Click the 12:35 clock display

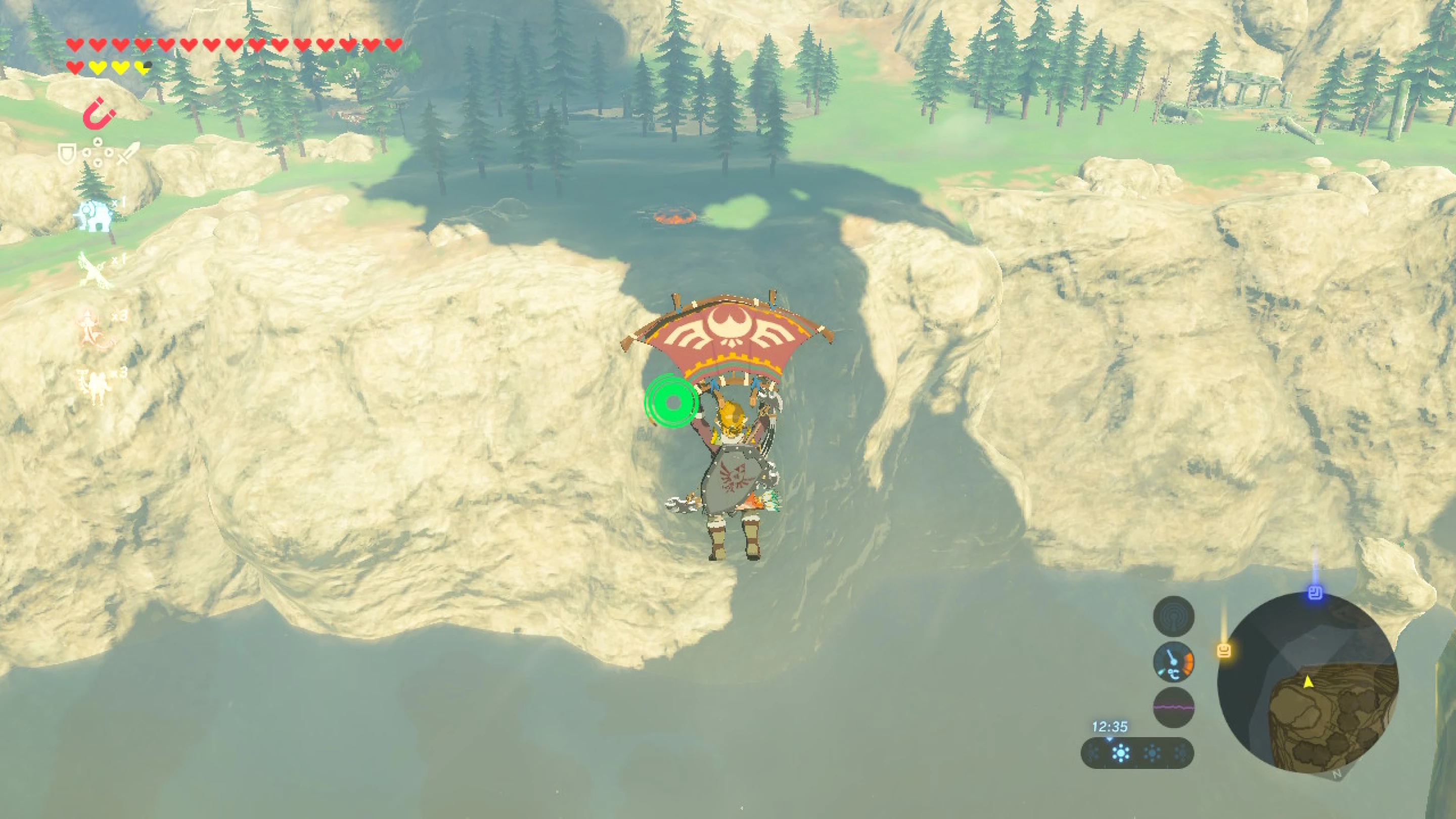coord(1110,726)
